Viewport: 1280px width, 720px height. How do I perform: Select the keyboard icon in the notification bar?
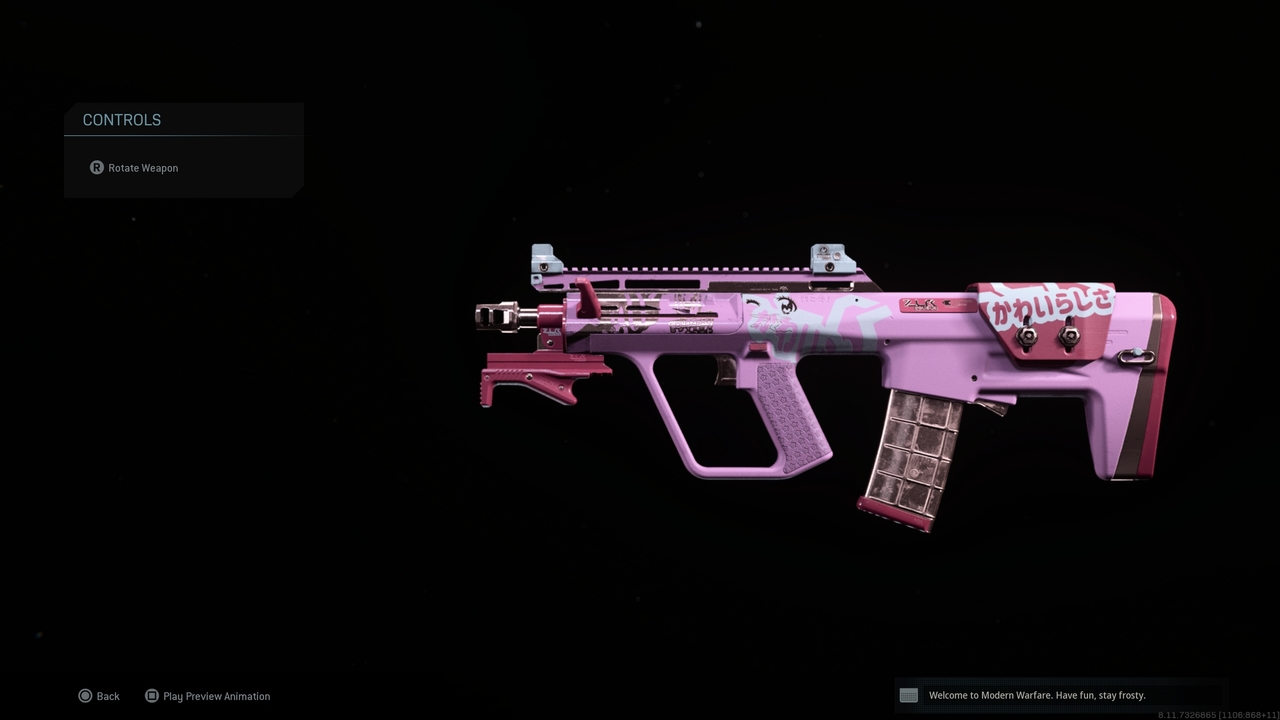point(908,695)
